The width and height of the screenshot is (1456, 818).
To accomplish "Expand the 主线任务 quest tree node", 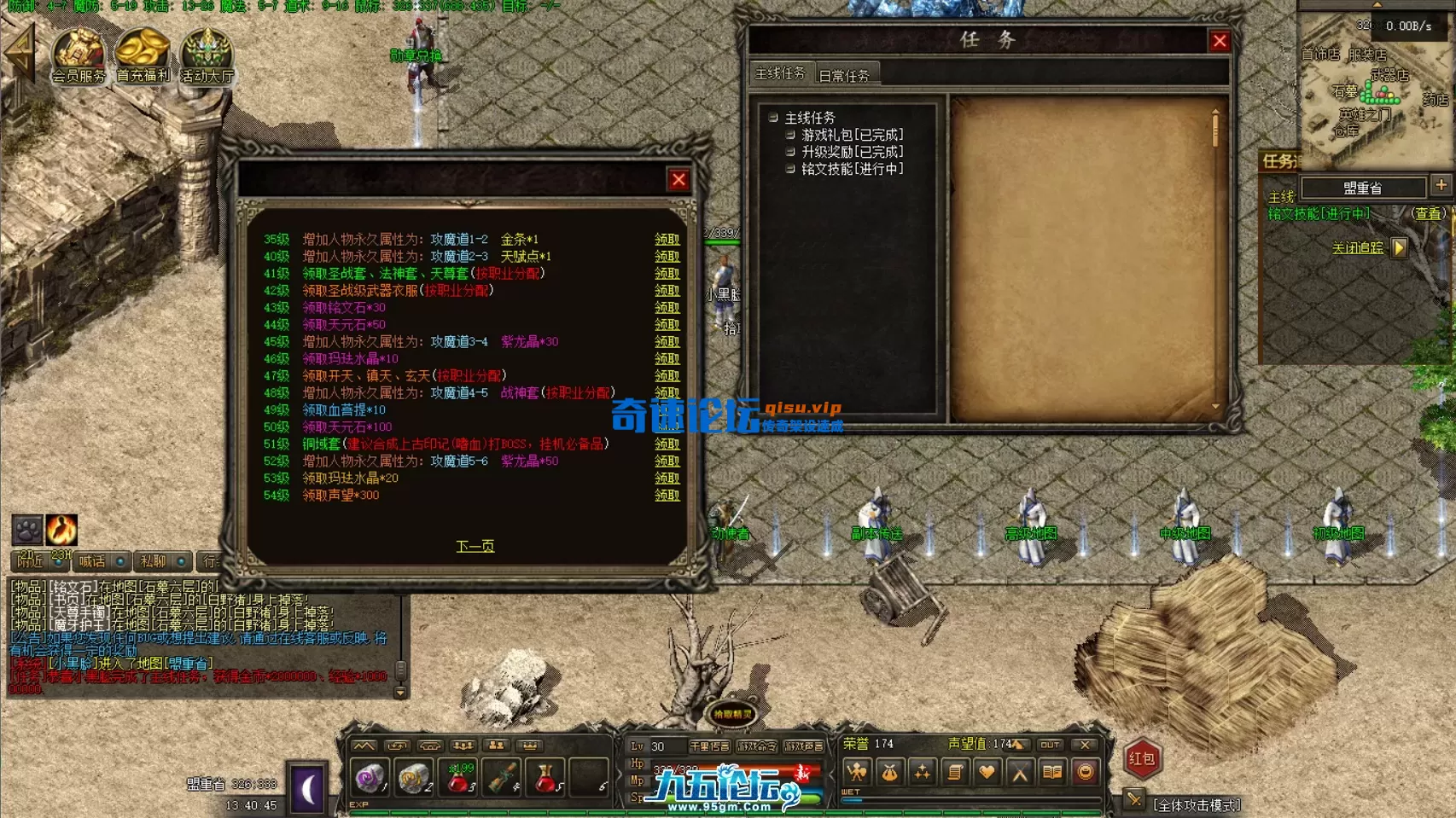I will (x=775, y=115).
